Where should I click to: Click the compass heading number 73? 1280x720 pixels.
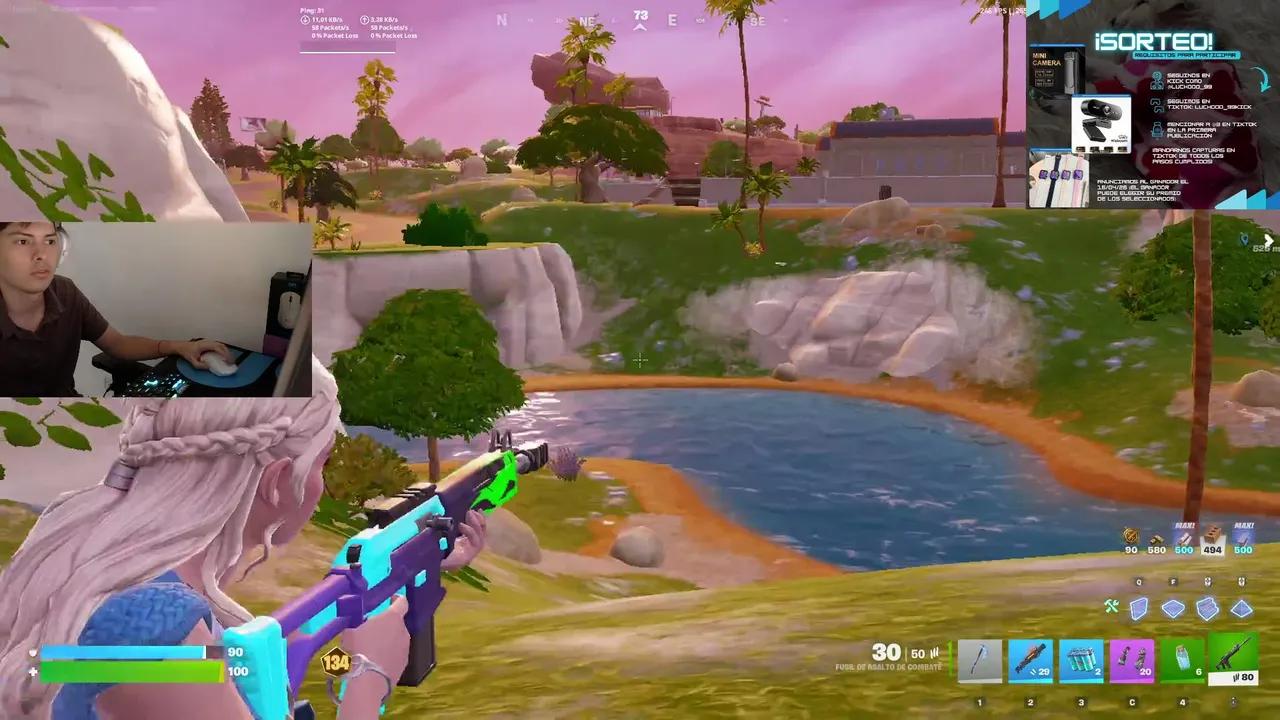pos(639,16)
